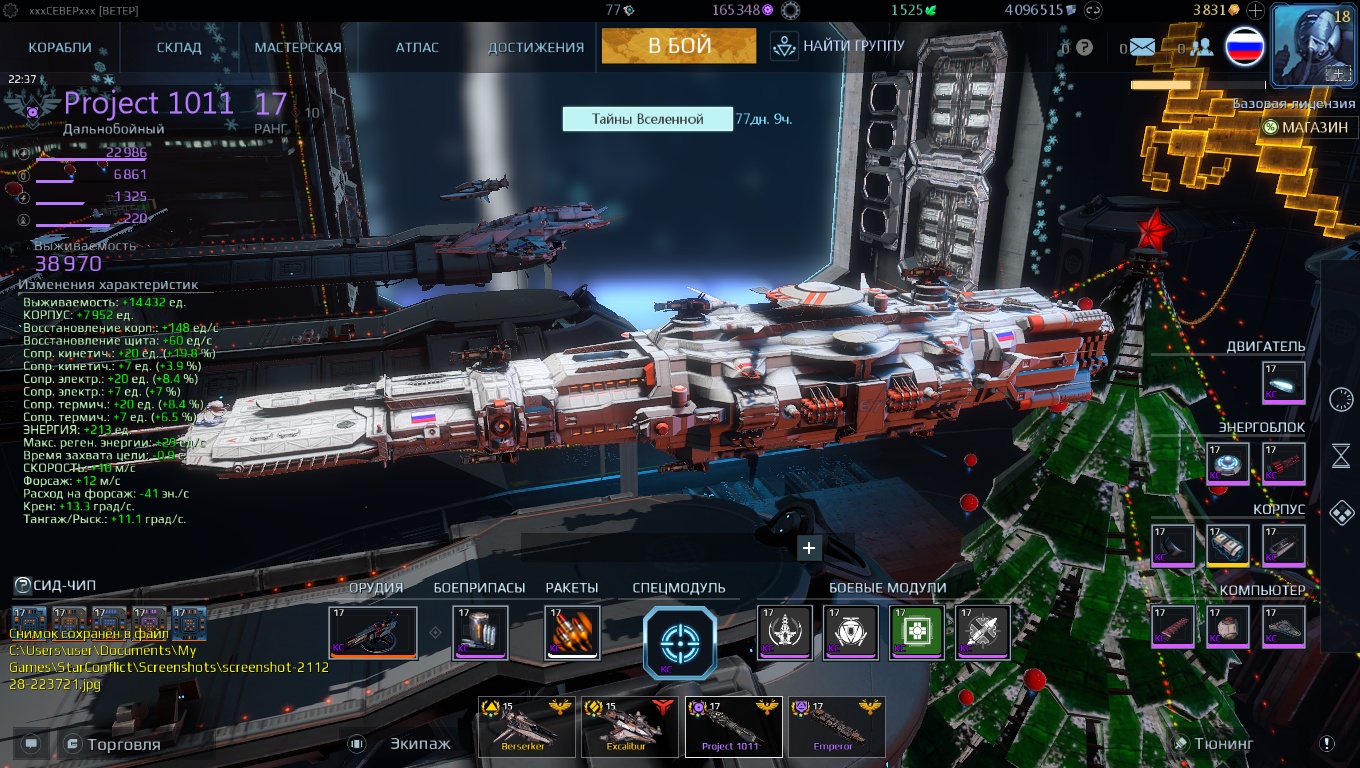Select the main weapon slot under Орудия
1360x768 pixels.
point(373,633)
